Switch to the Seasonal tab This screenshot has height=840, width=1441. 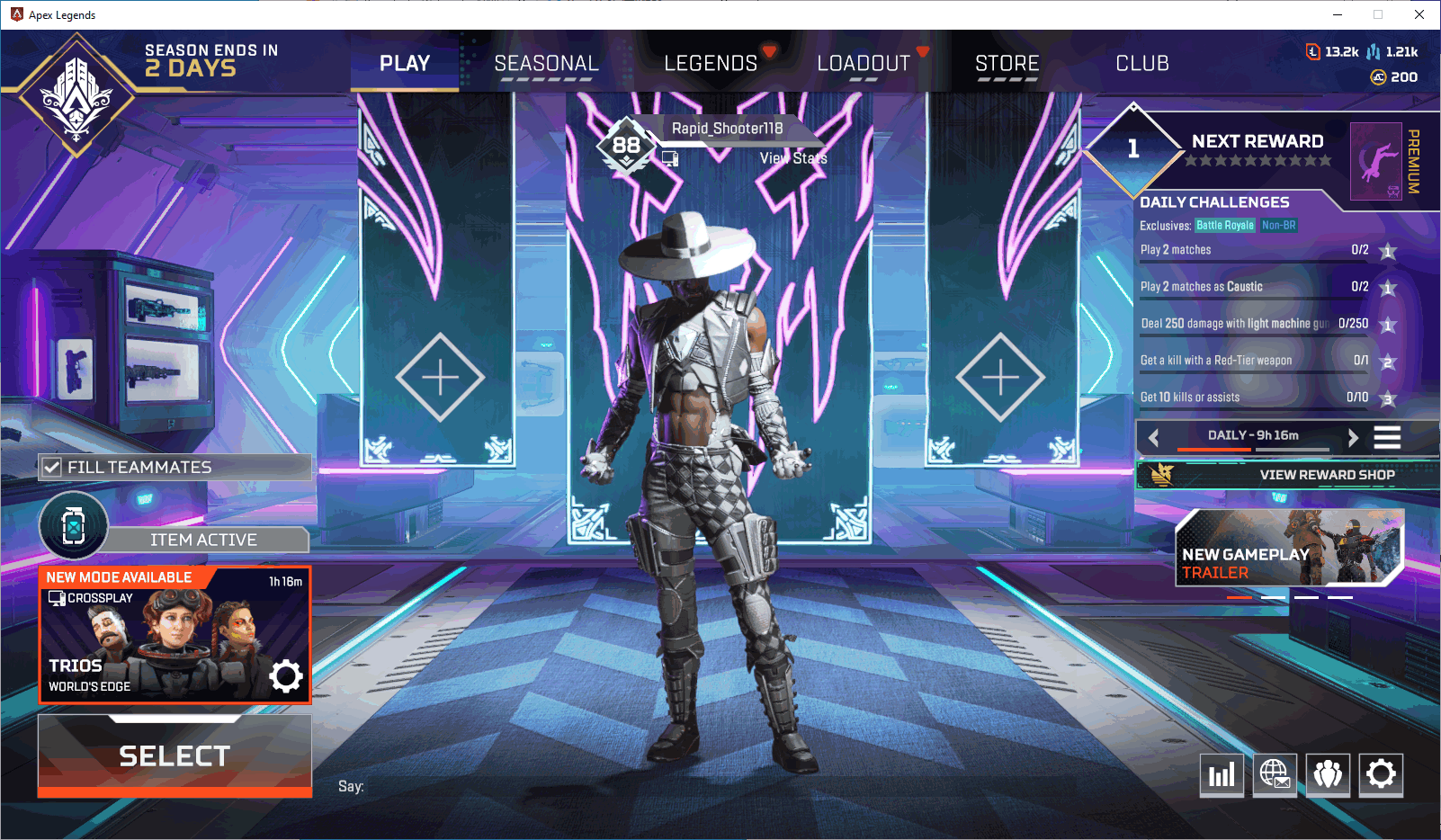coord(546,63)
